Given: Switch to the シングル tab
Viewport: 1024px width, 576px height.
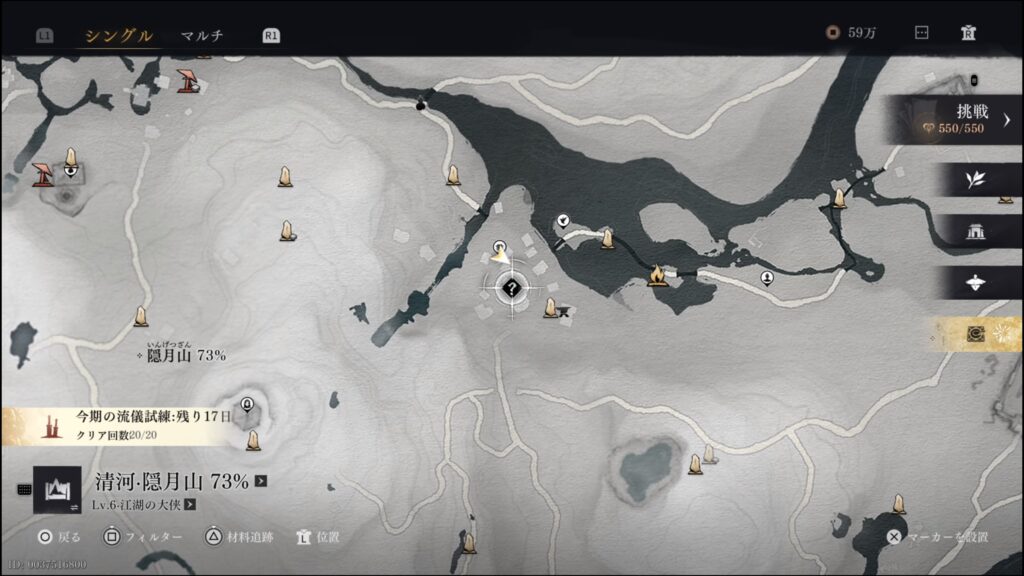Looking at the screenshot, I should 118,36.
